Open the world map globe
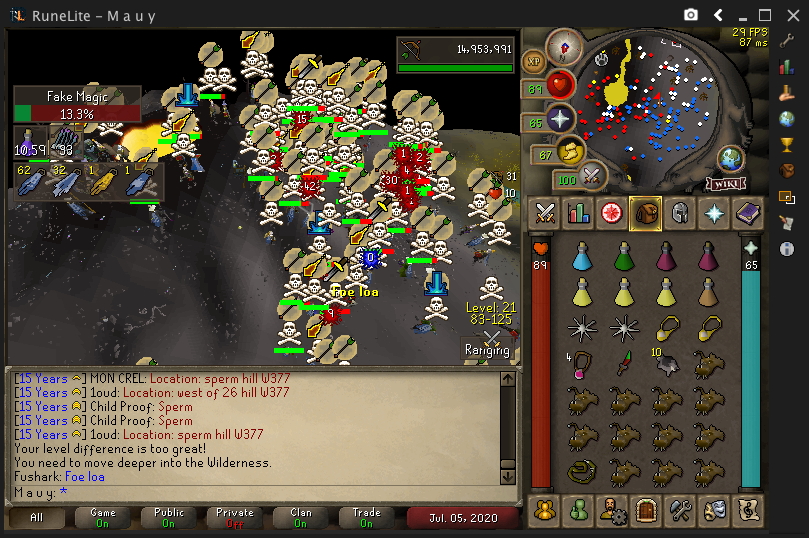 pos(731,159)
